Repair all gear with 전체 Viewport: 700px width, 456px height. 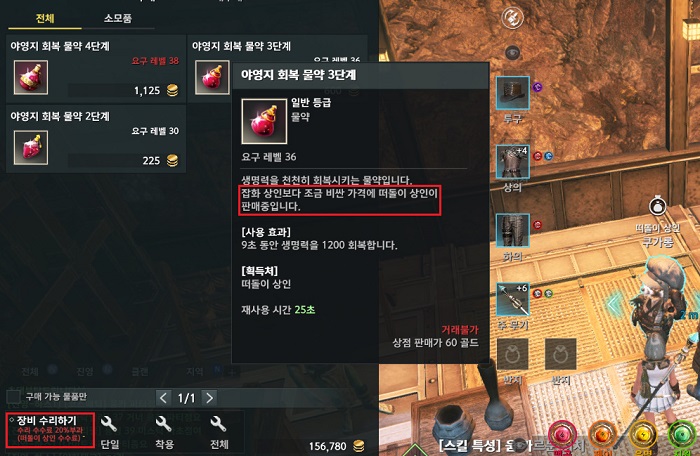[218, 432]
